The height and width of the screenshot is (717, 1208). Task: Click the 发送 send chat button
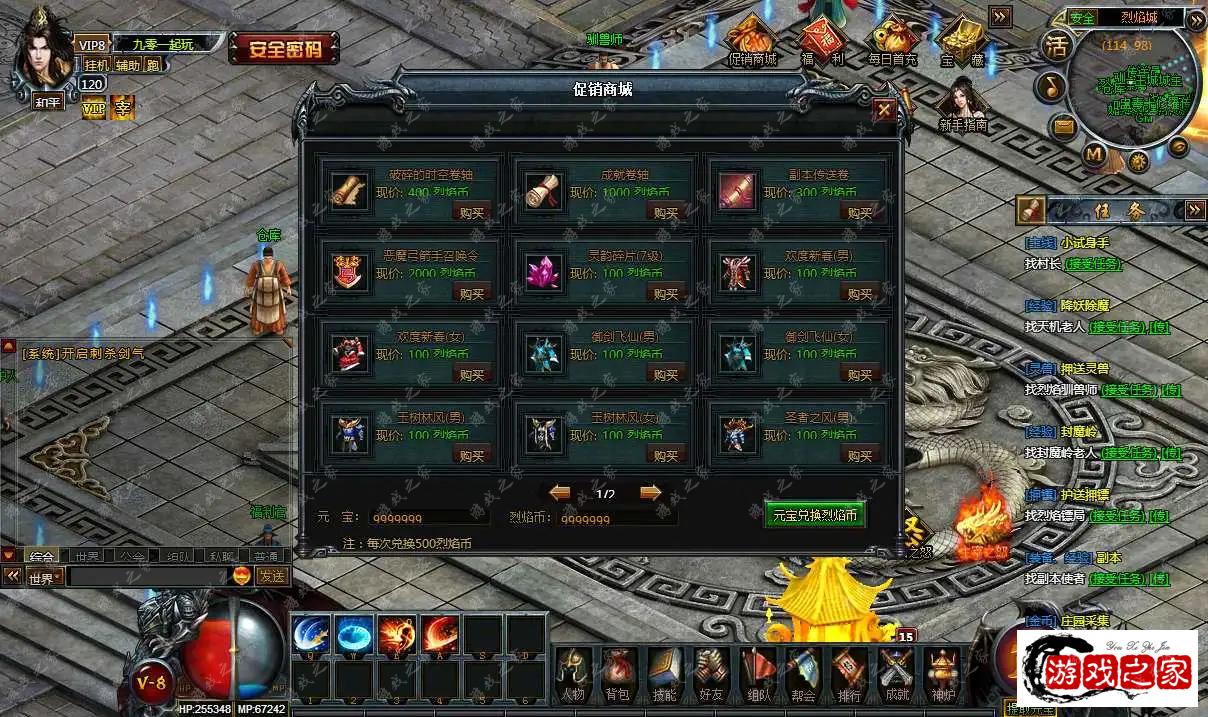272,576
